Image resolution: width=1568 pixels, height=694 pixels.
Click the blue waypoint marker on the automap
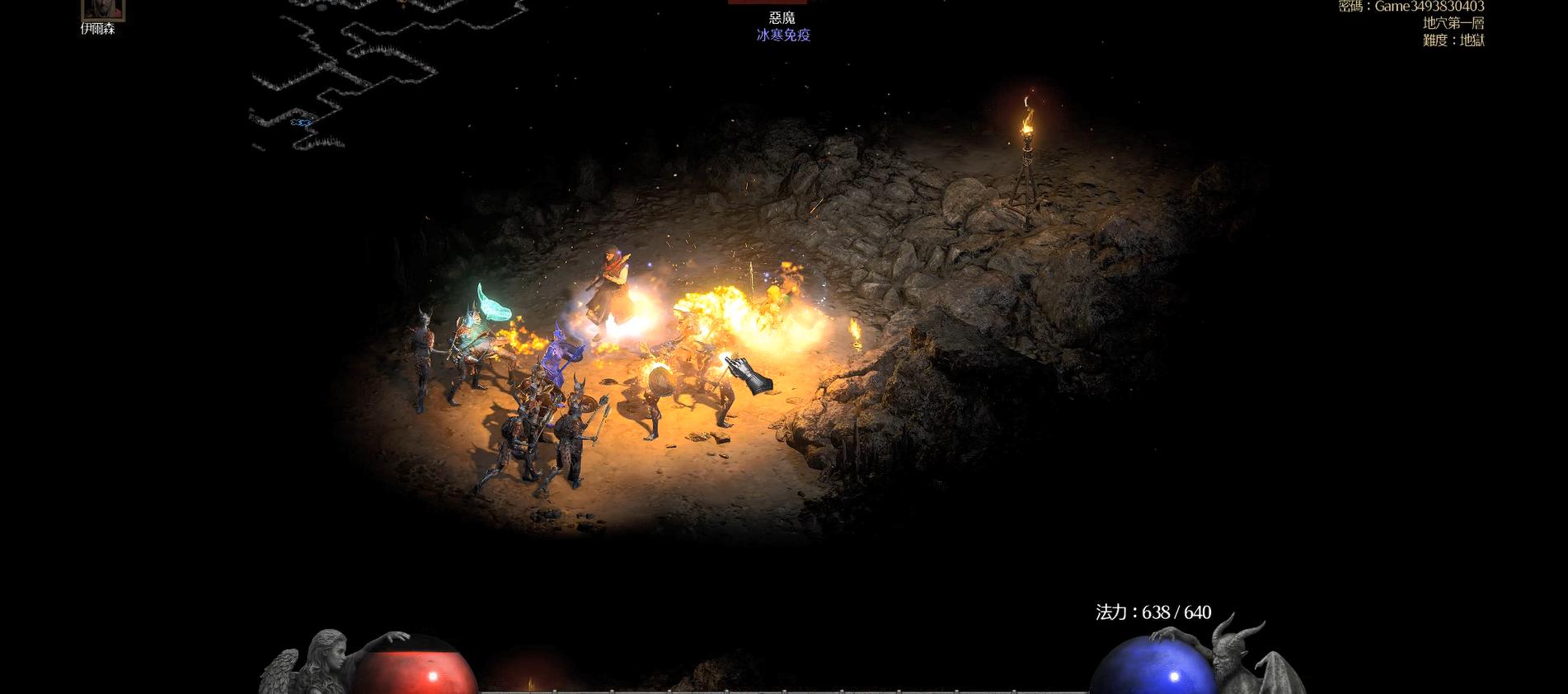point(301,123)
